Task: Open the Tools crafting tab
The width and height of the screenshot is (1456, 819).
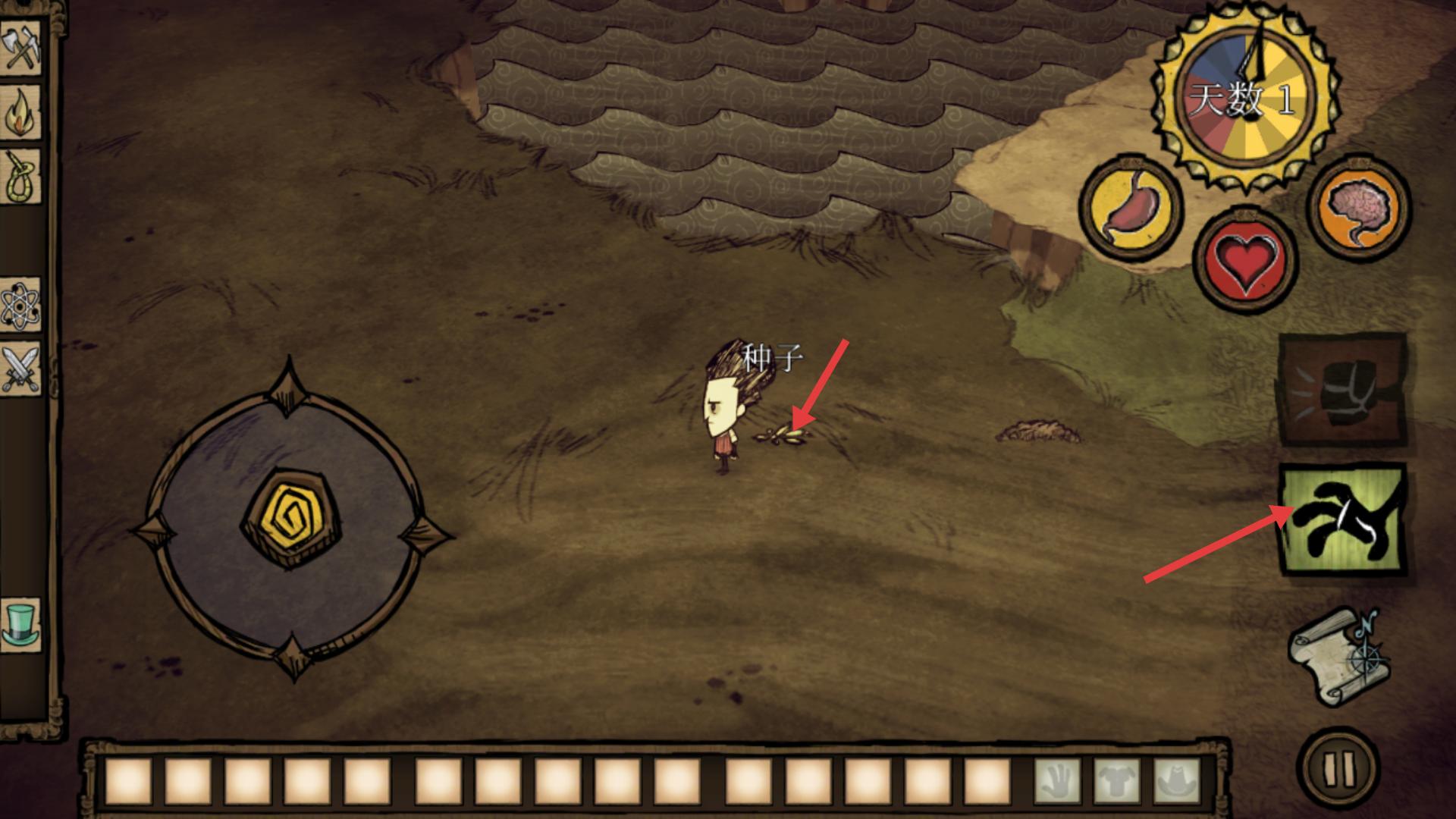Action: [x=20, y=50]
